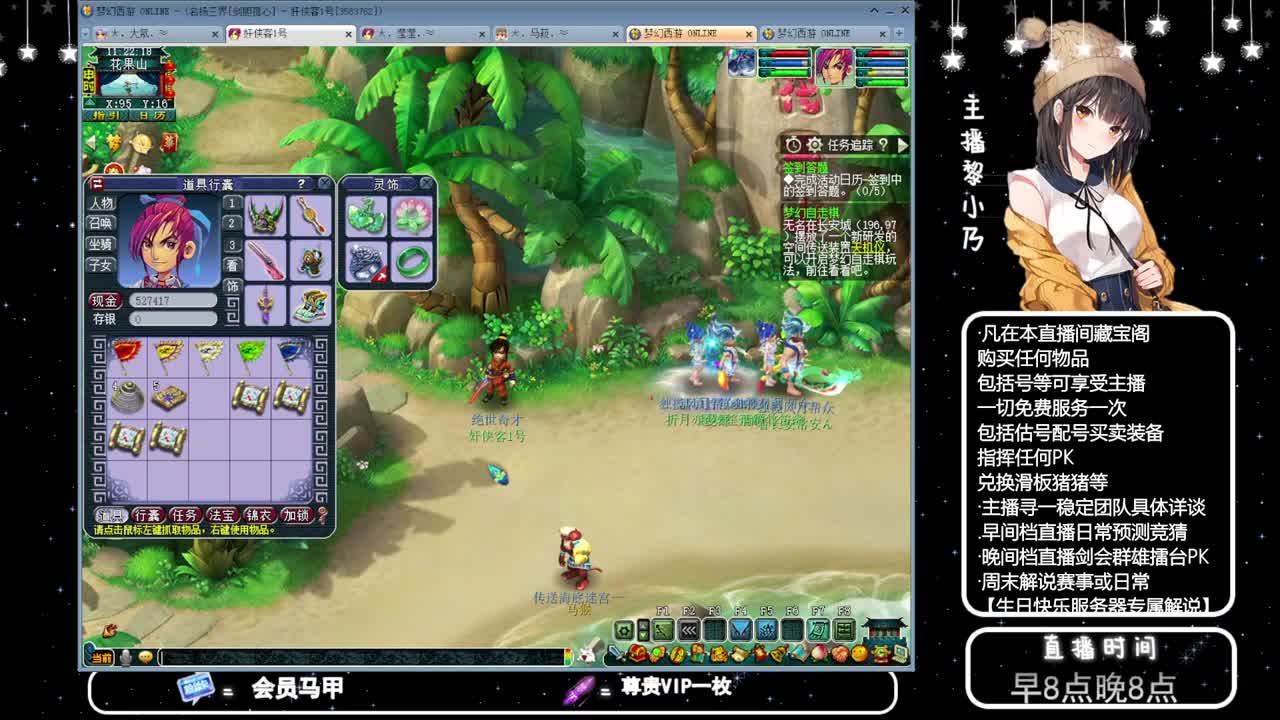This screenshot has height=720, width=1280.
Task: Click the question mark help on 道具行囊 panel
Action: pos(301,184)
